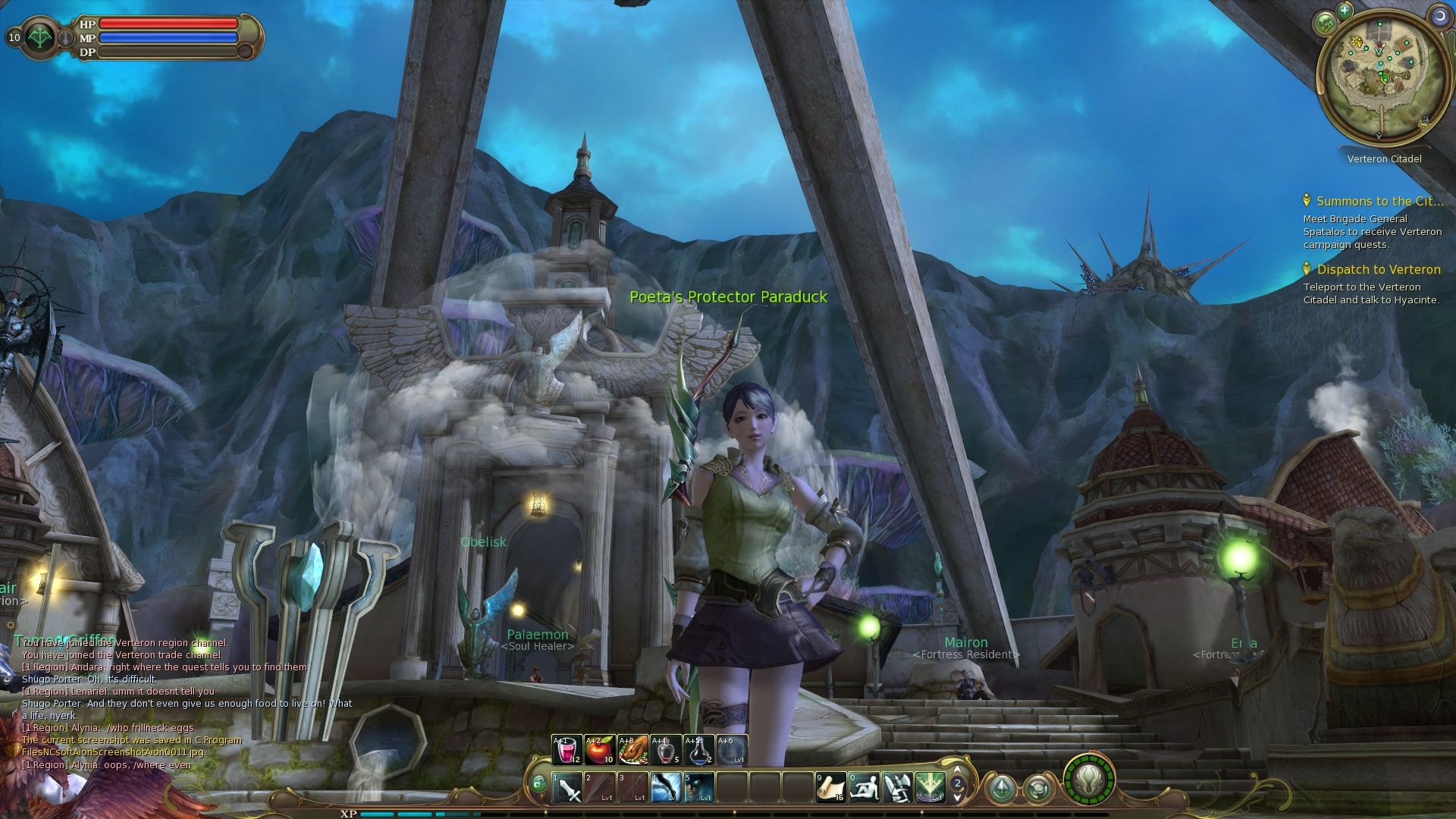Use the blue mana flask item
The width and height of the screenshot is (1456, 819).
pos(698,750)
